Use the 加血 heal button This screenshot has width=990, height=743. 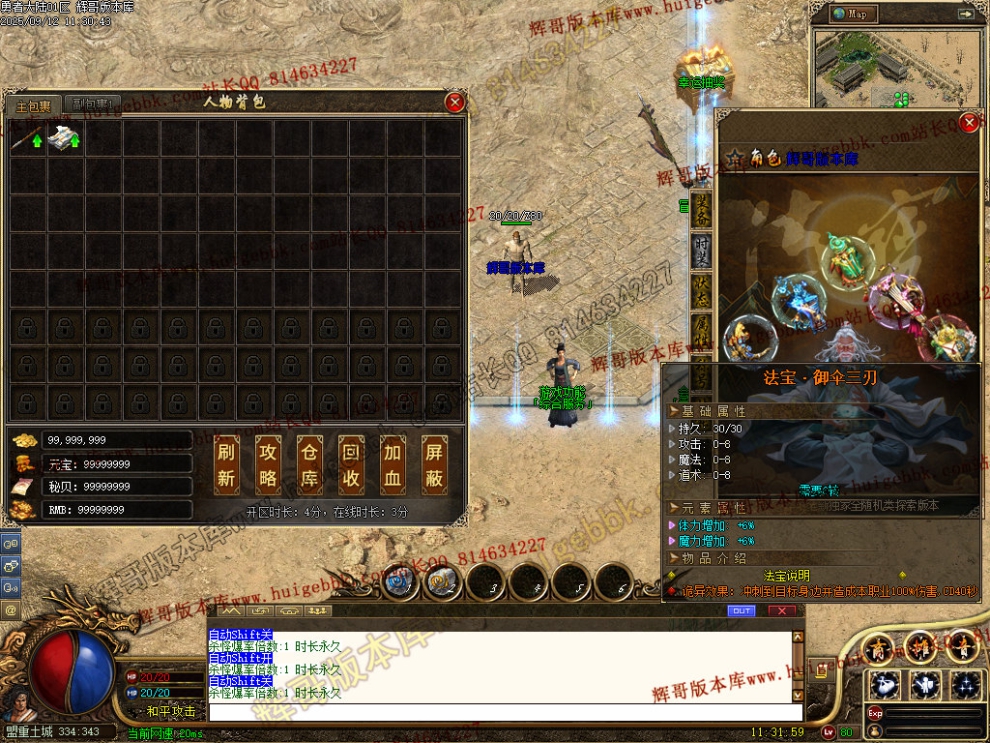(393, 465)
